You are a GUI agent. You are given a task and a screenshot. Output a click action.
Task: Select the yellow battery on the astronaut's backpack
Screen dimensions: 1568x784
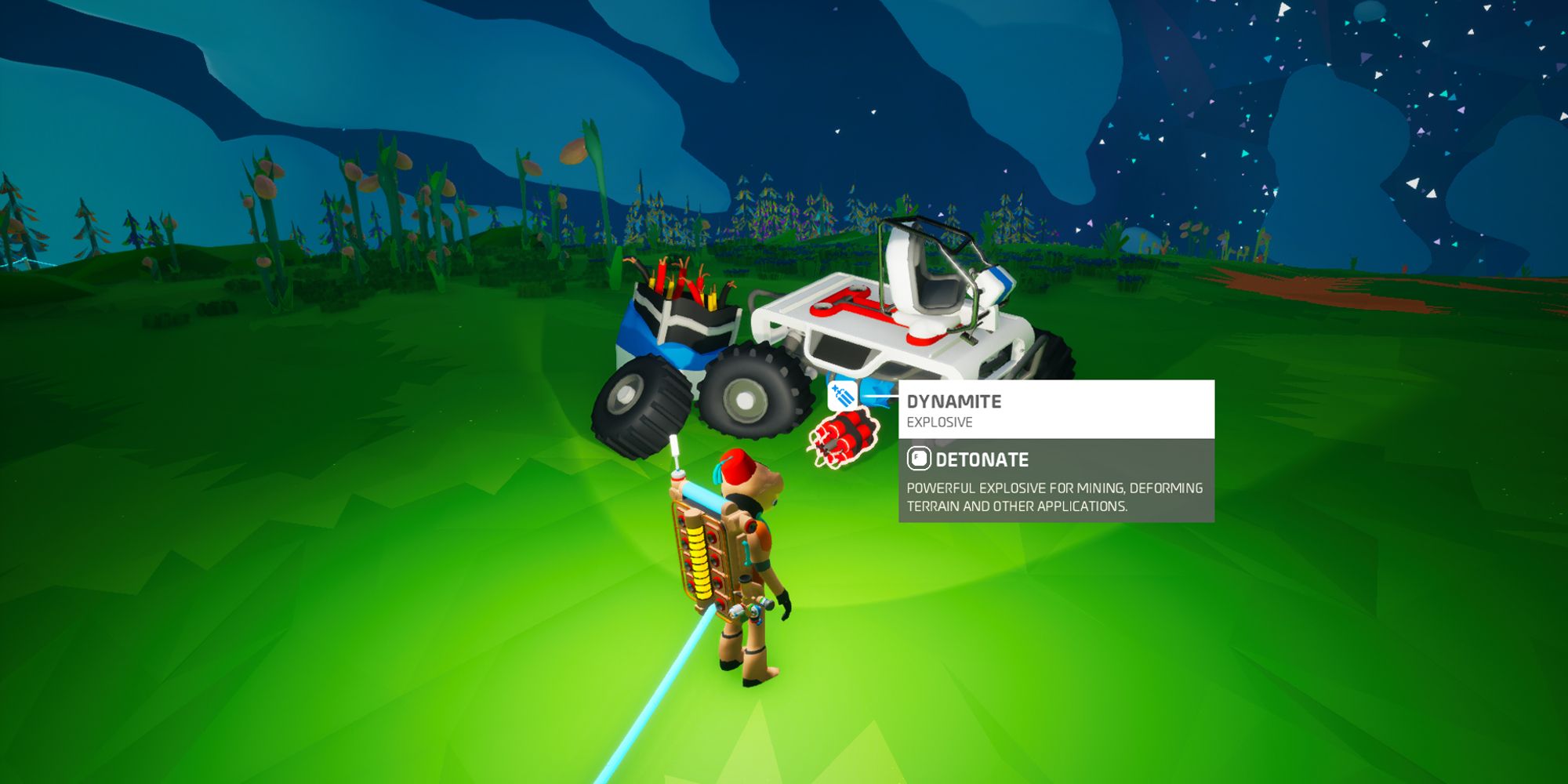[699, 563]
